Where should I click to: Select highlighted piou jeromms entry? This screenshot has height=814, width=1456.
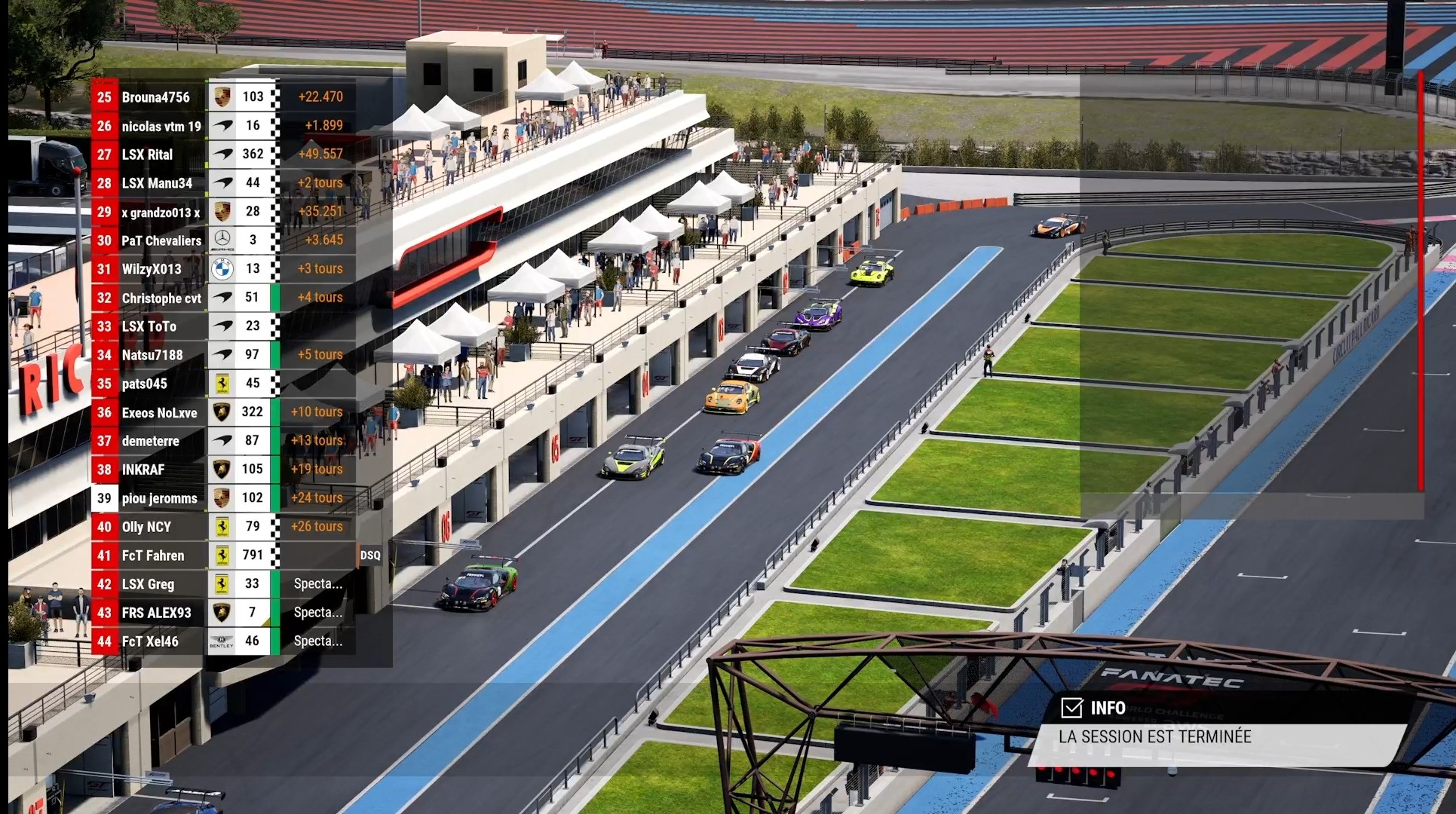click(159, 498)
